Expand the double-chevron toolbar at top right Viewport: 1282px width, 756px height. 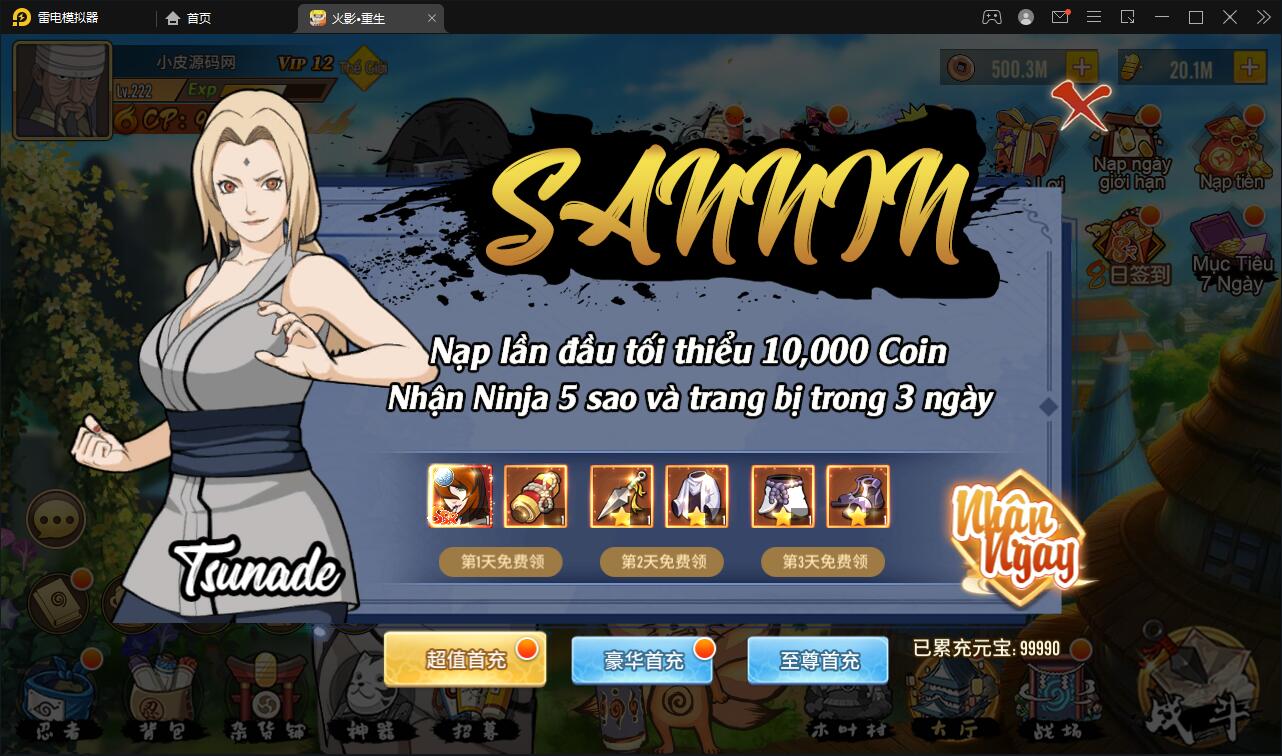pyautogui.click(x=1263, y=17)
